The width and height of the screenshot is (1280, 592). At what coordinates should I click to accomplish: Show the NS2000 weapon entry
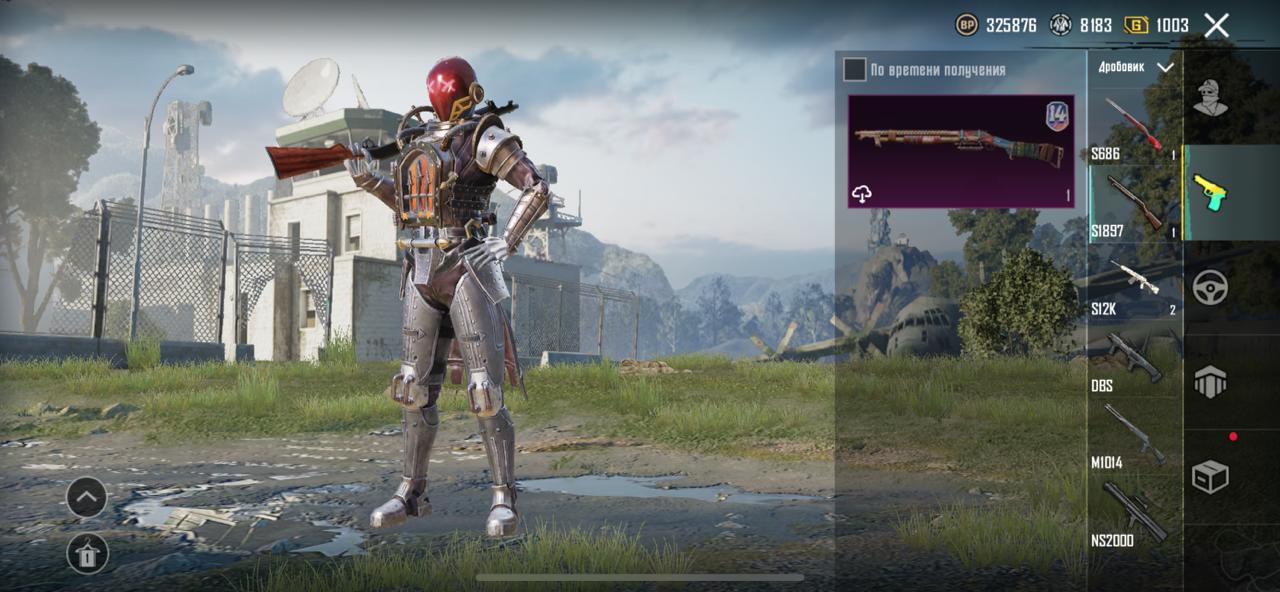[1134, 515]
